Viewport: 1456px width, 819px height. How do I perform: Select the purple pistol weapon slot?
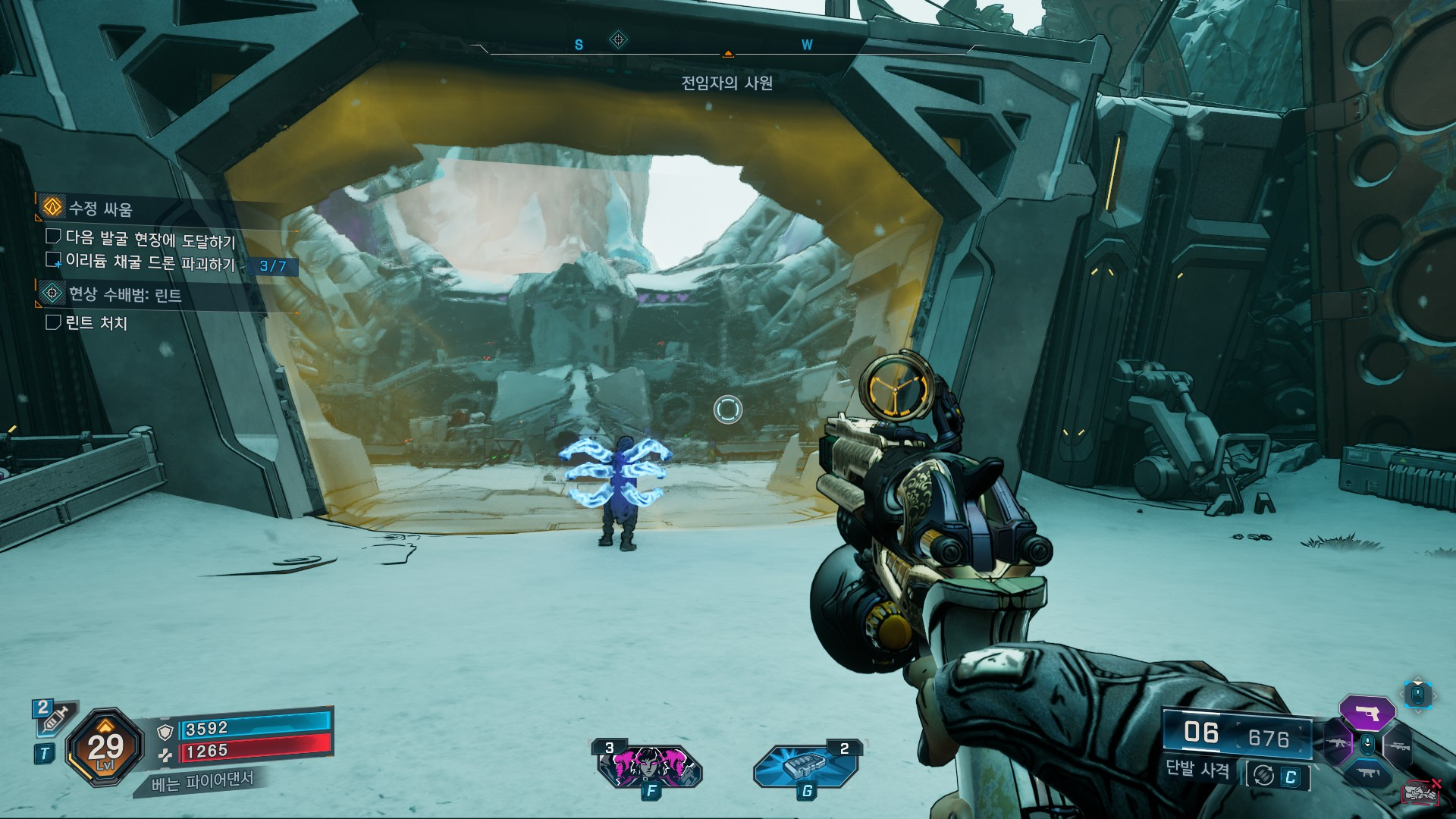(1367, 713)
